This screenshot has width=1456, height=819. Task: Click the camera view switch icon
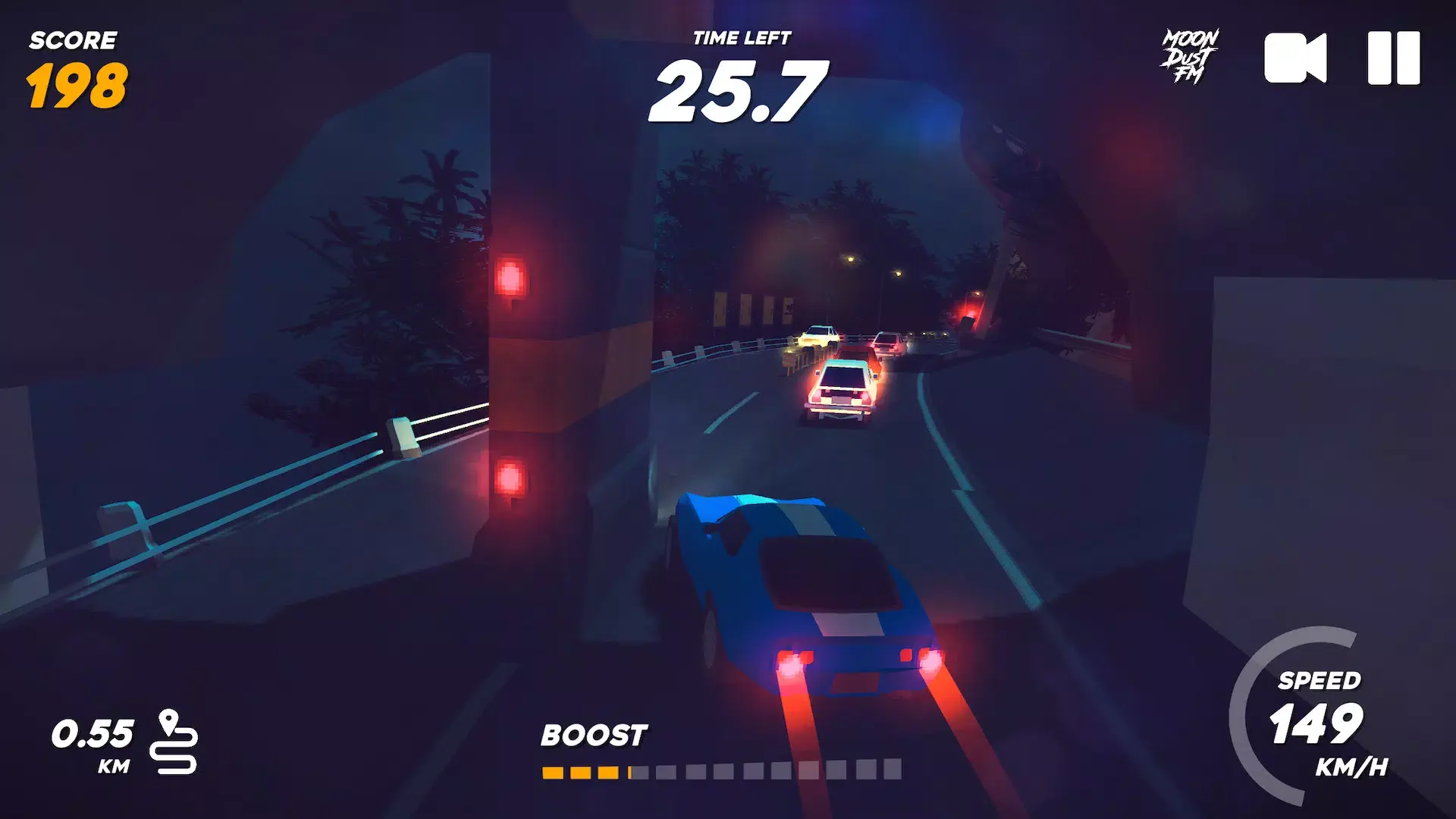click(x=1294, y=58)
